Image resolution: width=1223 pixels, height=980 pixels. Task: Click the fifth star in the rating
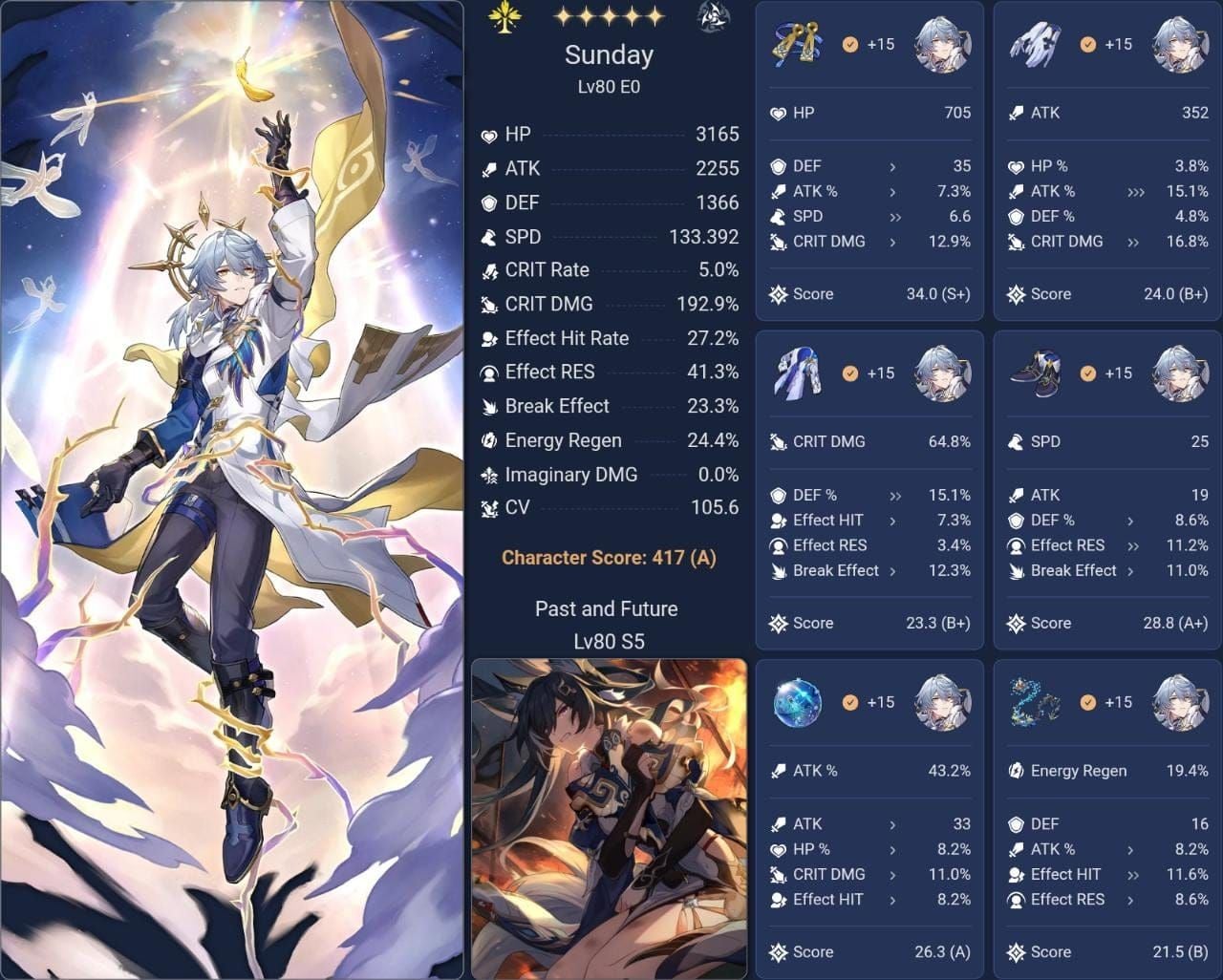[x=654, y=16]
